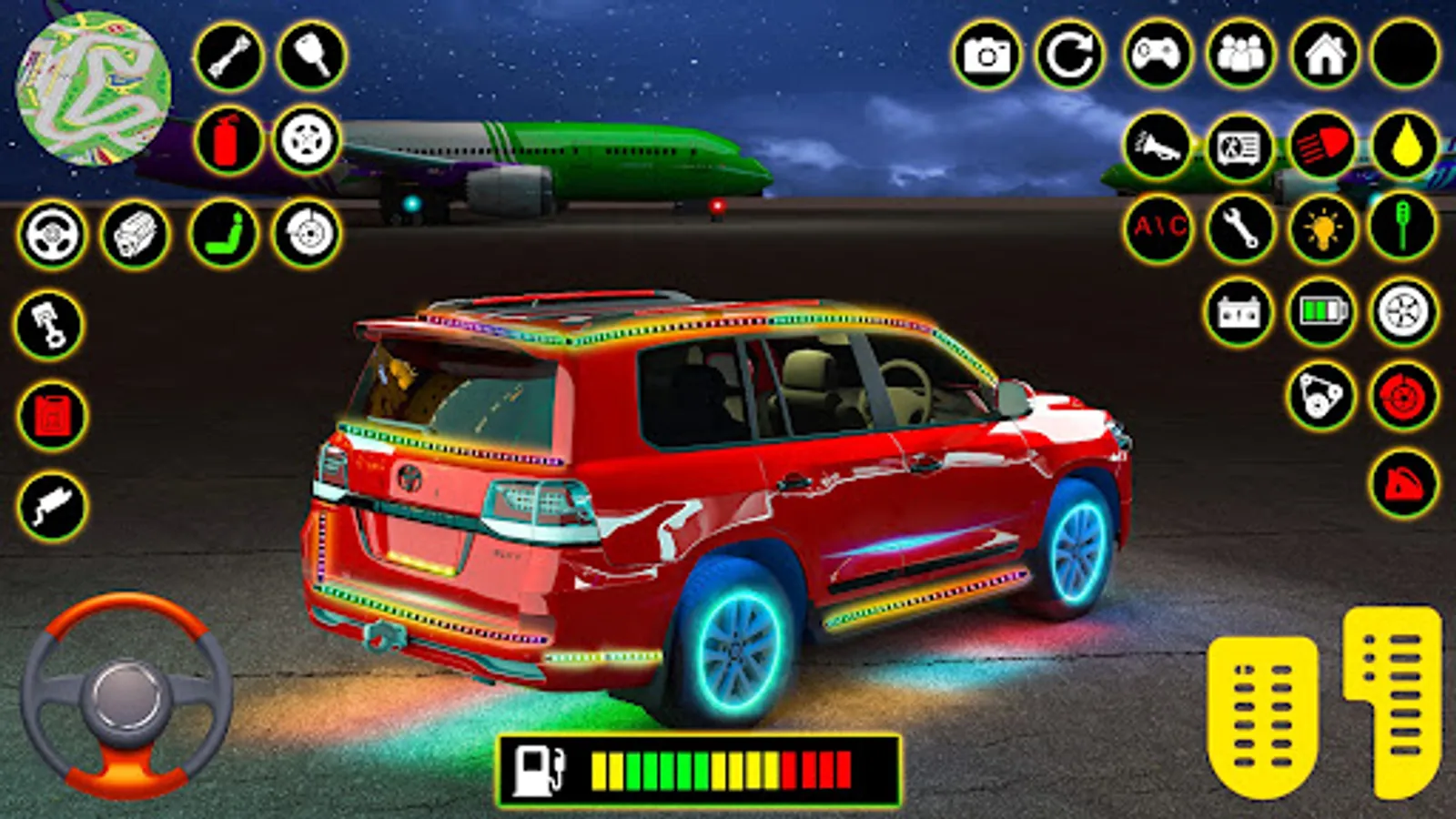Select the yellow oil drop icon

(1405, 145)
